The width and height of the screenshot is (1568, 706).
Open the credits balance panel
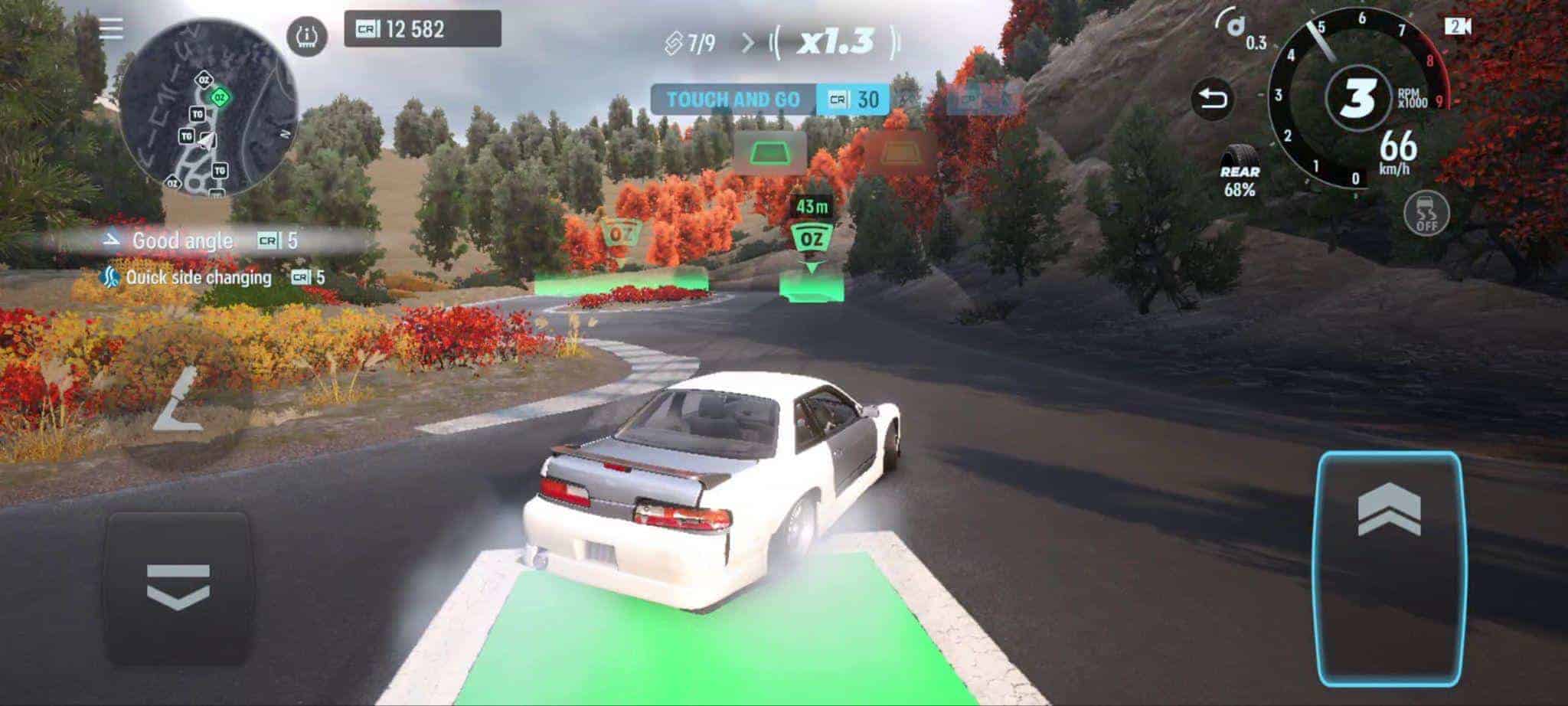[422, 29]
